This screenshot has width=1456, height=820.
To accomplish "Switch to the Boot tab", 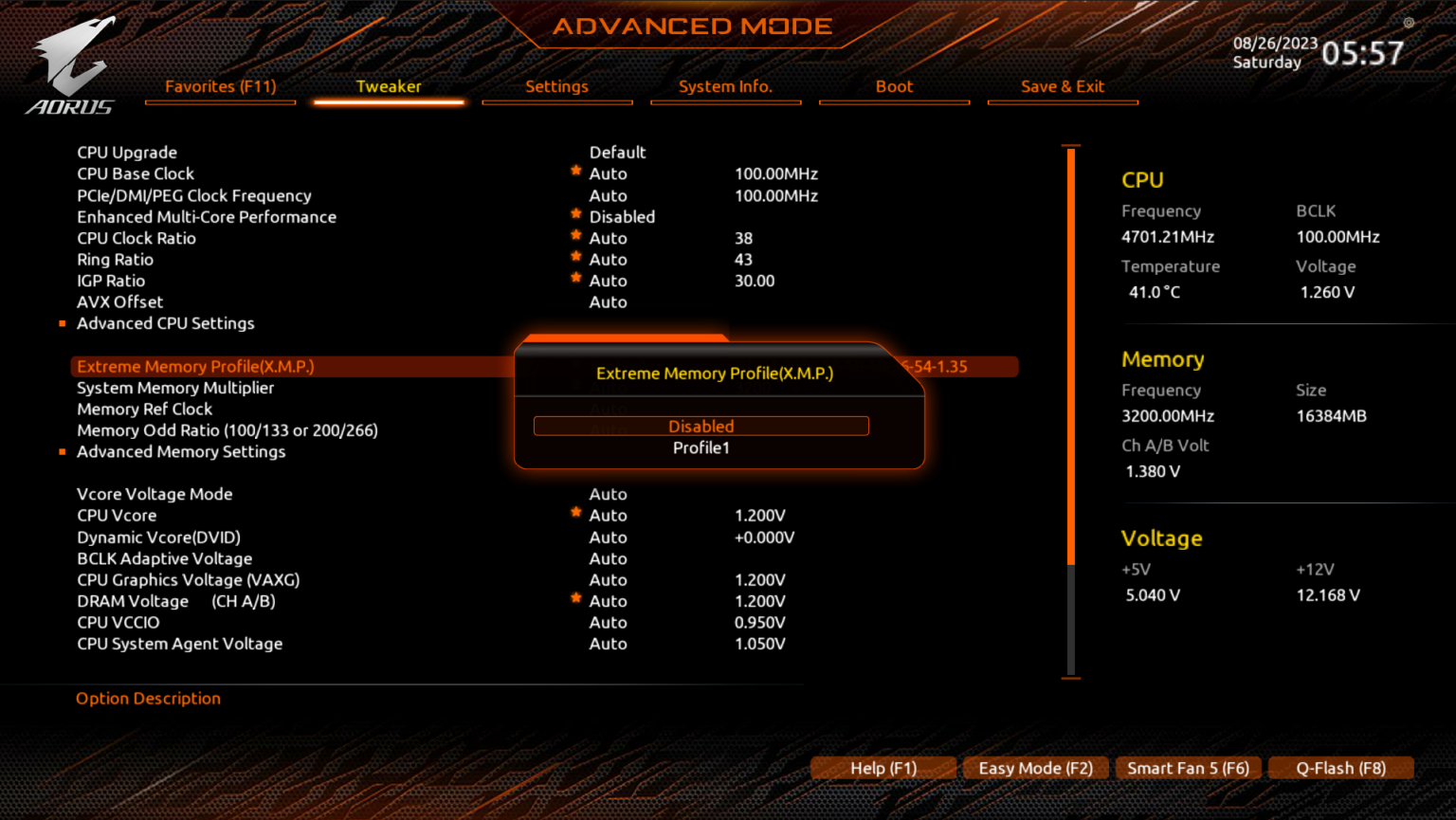I will [x=893, y=86].
